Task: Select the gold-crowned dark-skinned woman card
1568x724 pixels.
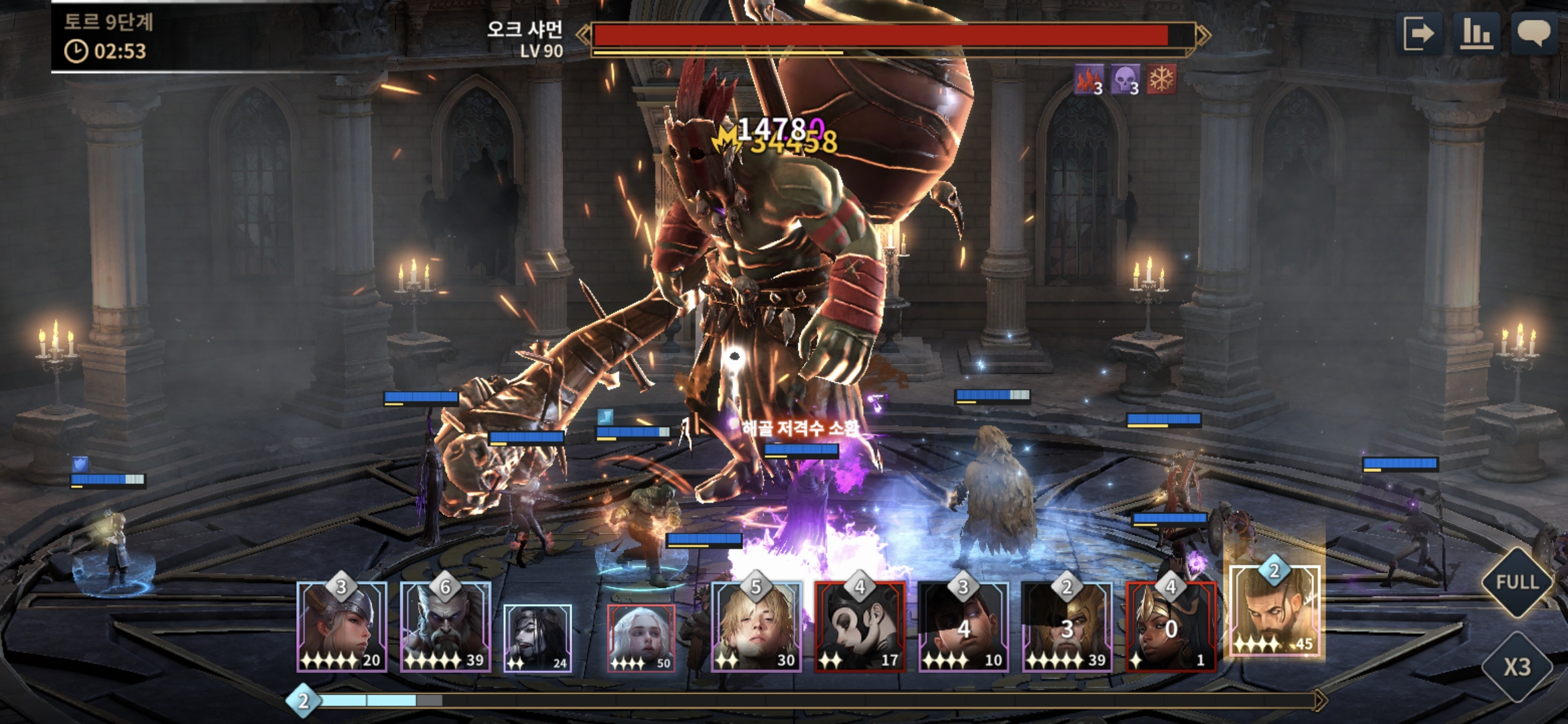Action: click(x=1171, y=627)
